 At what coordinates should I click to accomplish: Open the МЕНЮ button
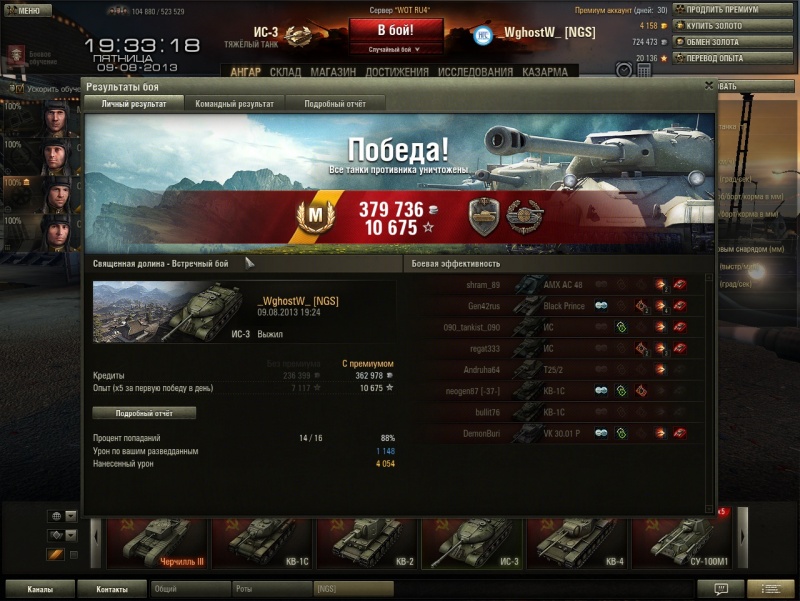click(28, 10)
